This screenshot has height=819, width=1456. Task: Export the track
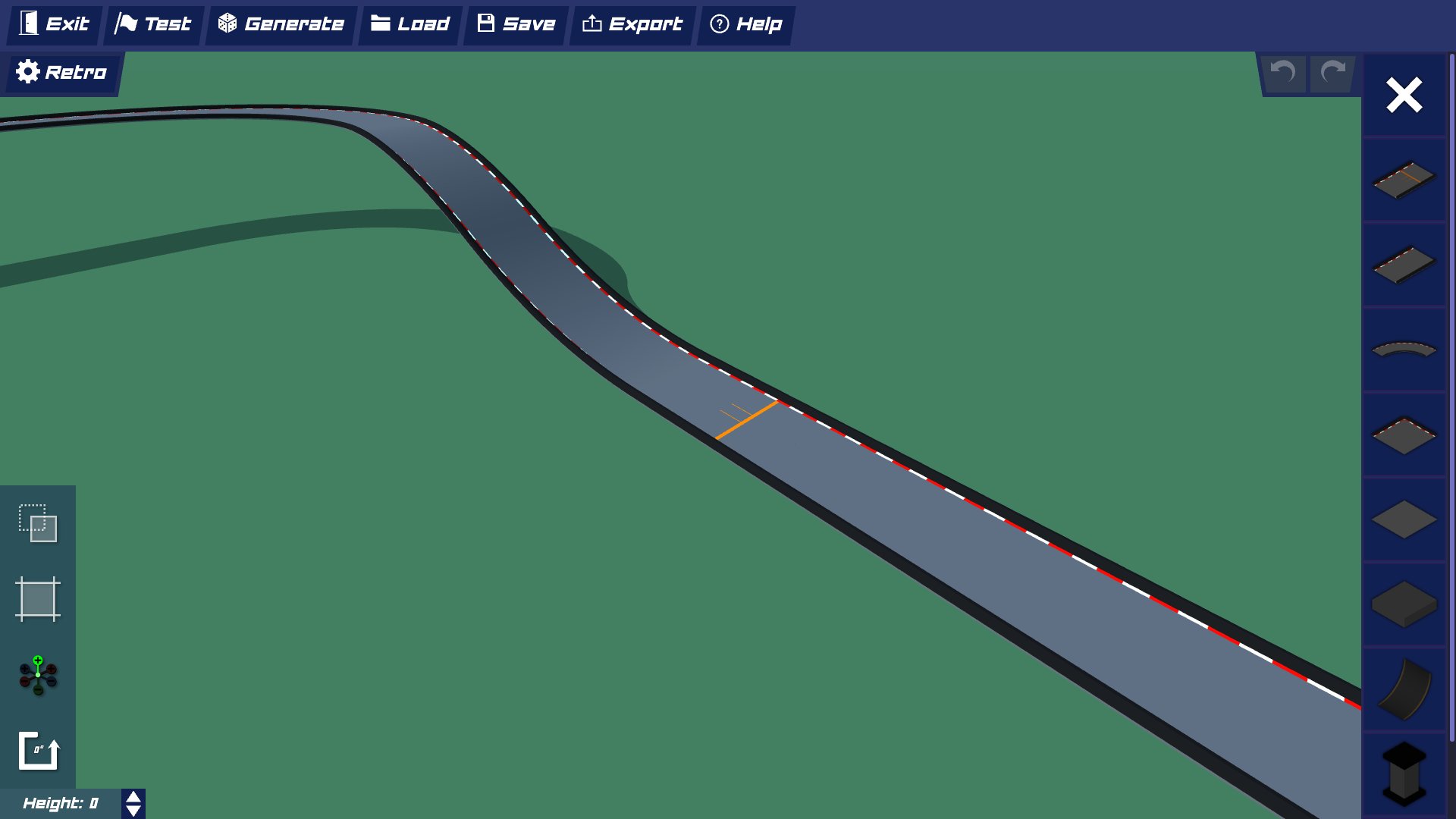(632, 24)
